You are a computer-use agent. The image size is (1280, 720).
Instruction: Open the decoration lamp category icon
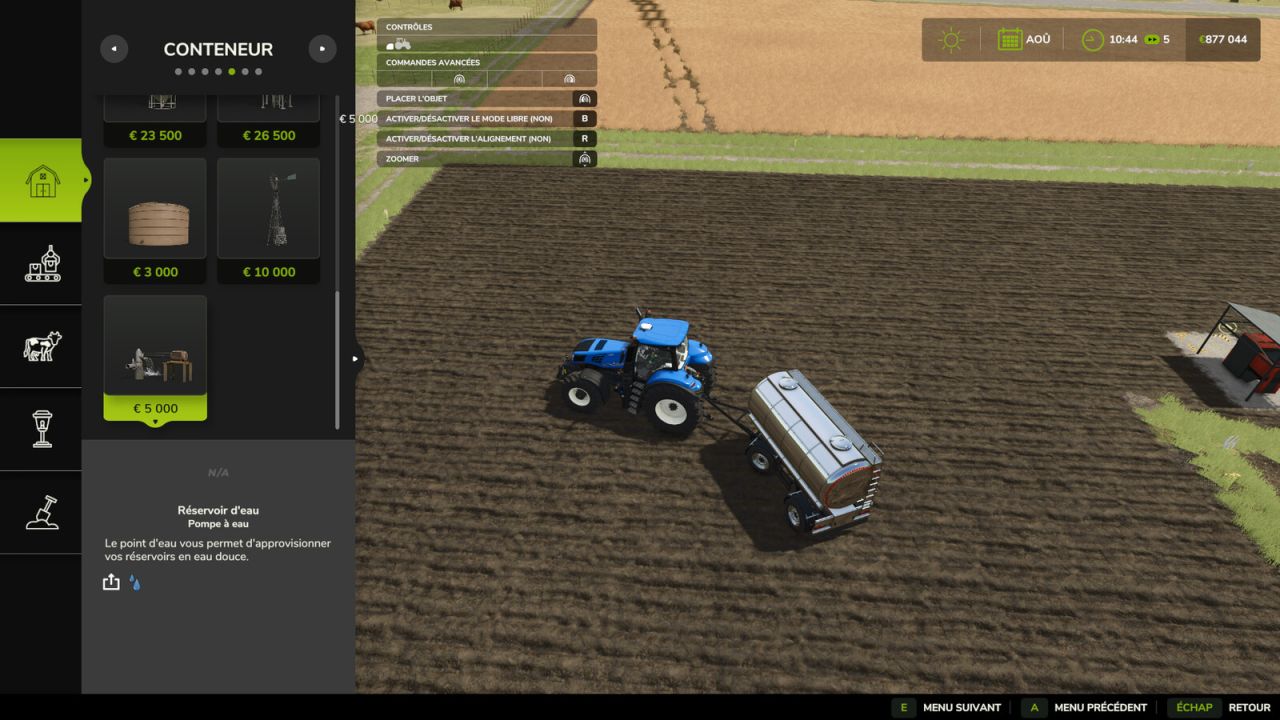pyautogui.click(x=41, y=430)
